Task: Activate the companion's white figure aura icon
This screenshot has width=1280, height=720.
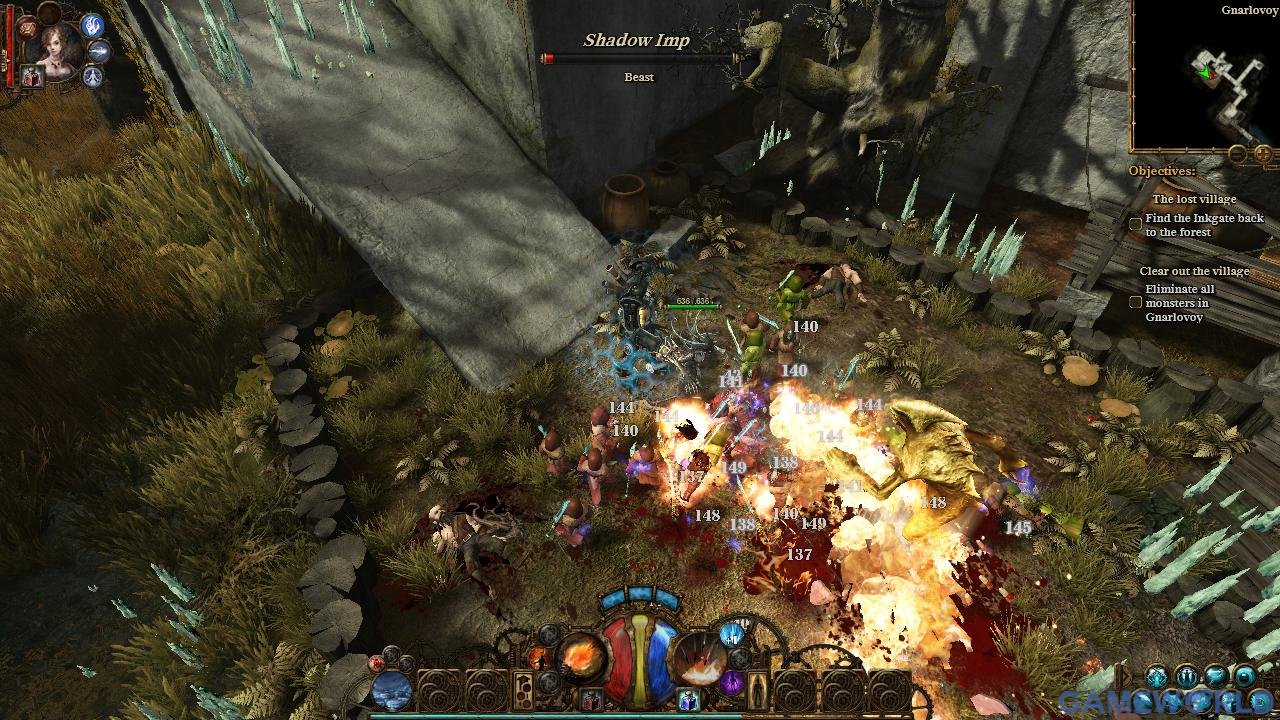Action: pos(93,76)
